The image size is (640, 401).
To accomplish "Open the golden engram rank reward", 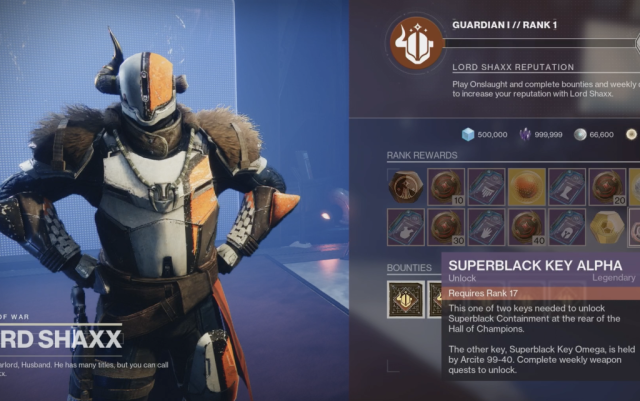I will (x=607, y=227).
